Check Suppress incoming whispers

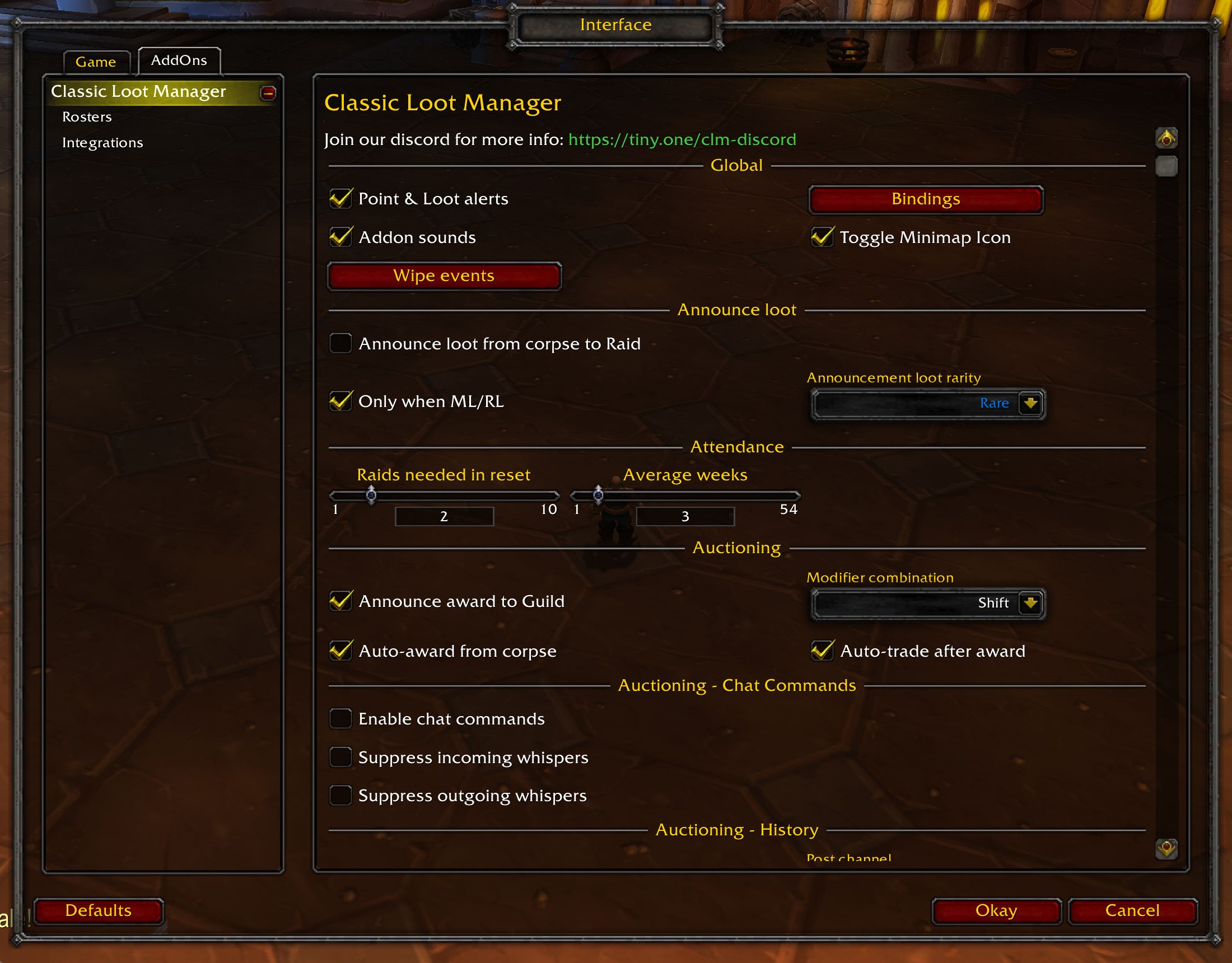click(x=340, y=757)
